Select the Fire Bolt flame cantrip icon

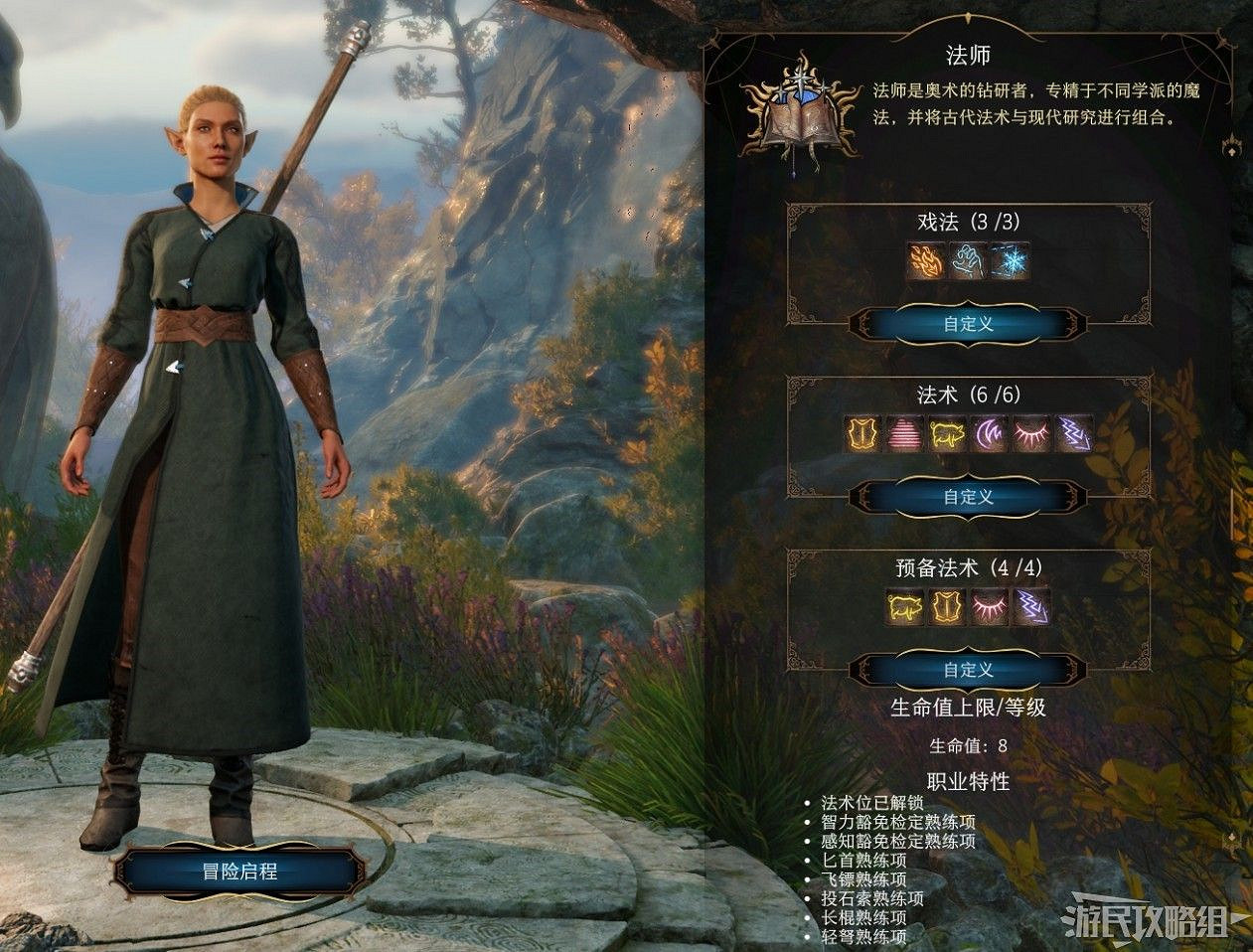pyautogui.click(x=926, y=261)
